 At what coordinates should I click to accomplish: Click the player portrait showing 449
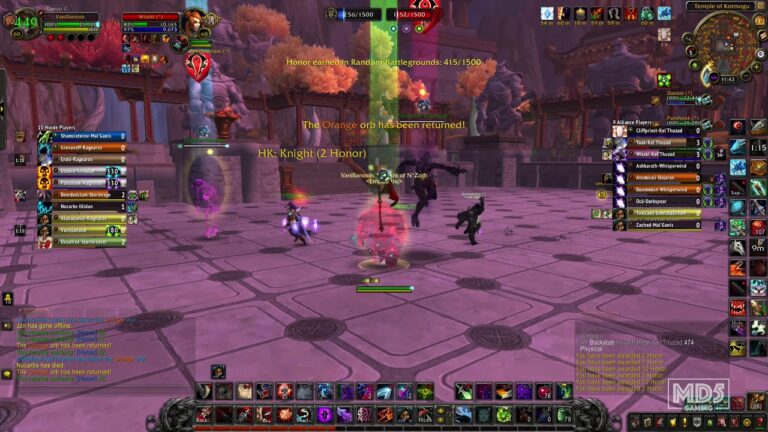[x=26, y=22]
